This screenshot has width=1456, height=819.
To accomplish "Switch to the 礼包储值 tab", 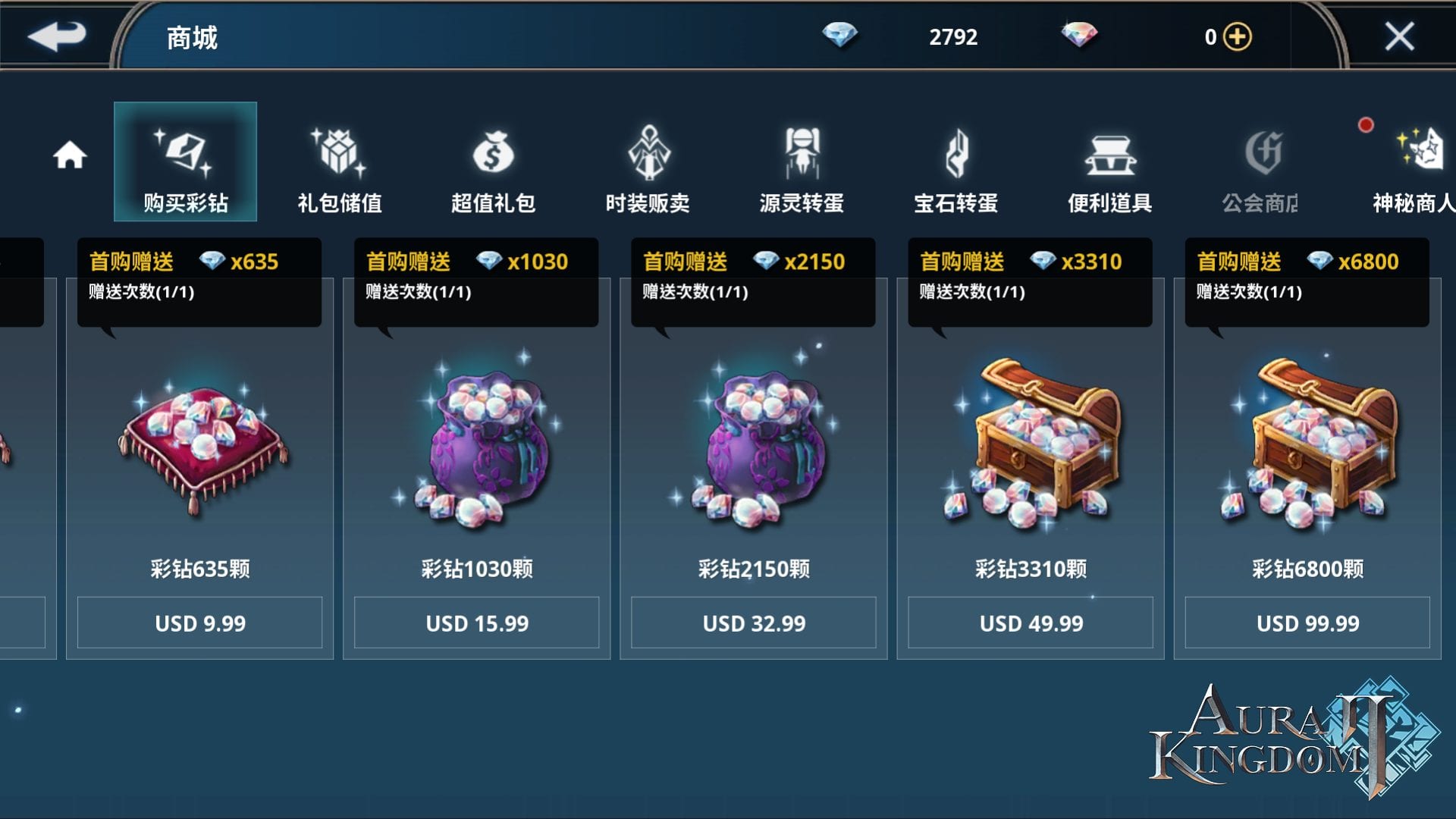I will (339, 170).
